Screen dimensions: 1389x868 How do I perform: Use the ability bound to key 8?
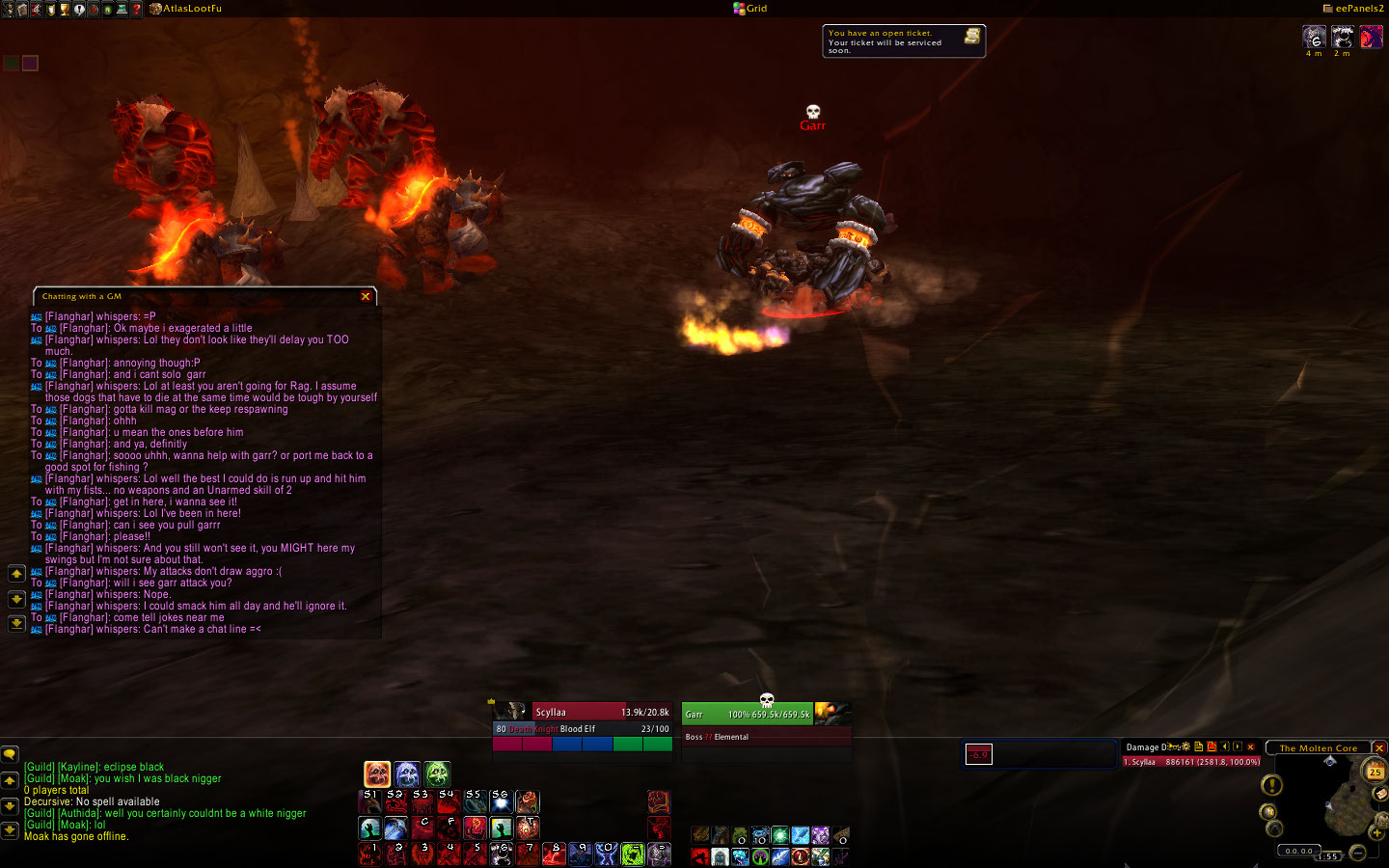pos(553,854)
